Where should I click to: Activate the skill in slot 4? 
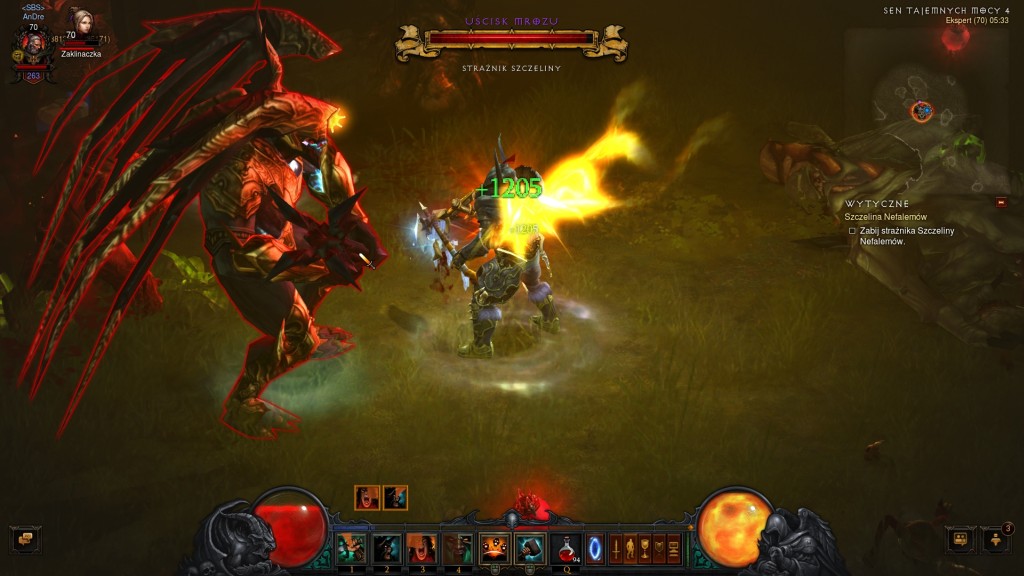coord(457,547)
